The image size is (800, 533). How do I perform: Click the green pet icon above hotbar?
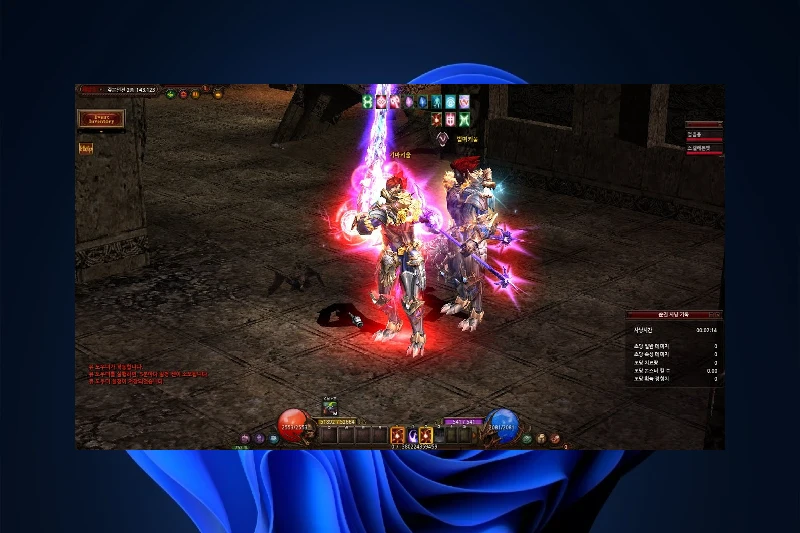pyautogui.click(x=329, y=406)
